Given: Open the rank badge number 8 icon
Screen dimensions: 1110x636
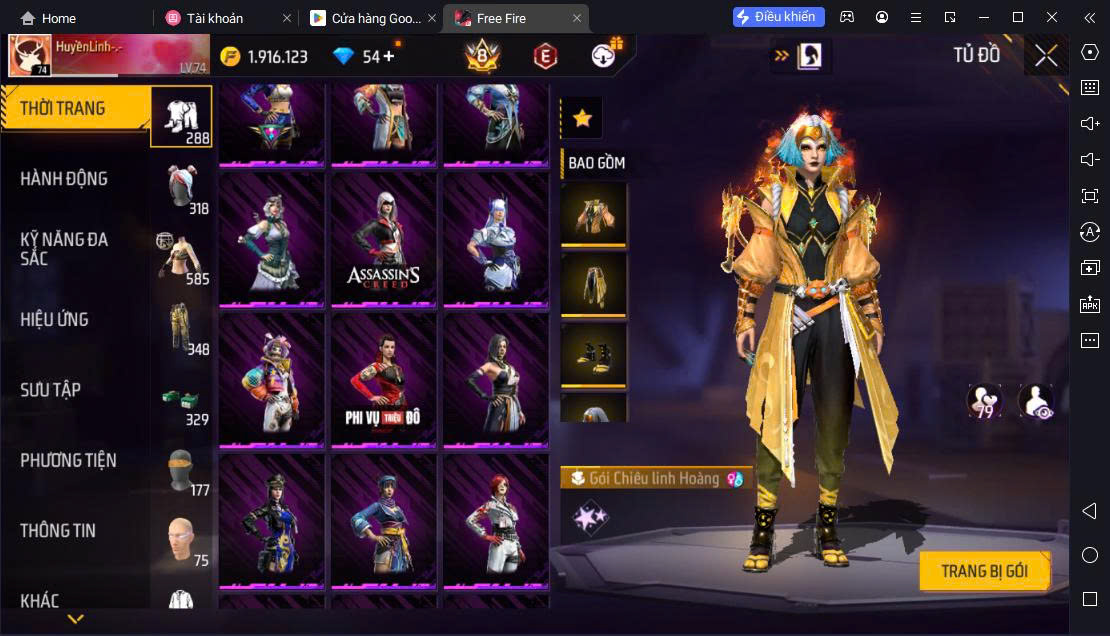Looking at the screenshot, I should point(483,56).
